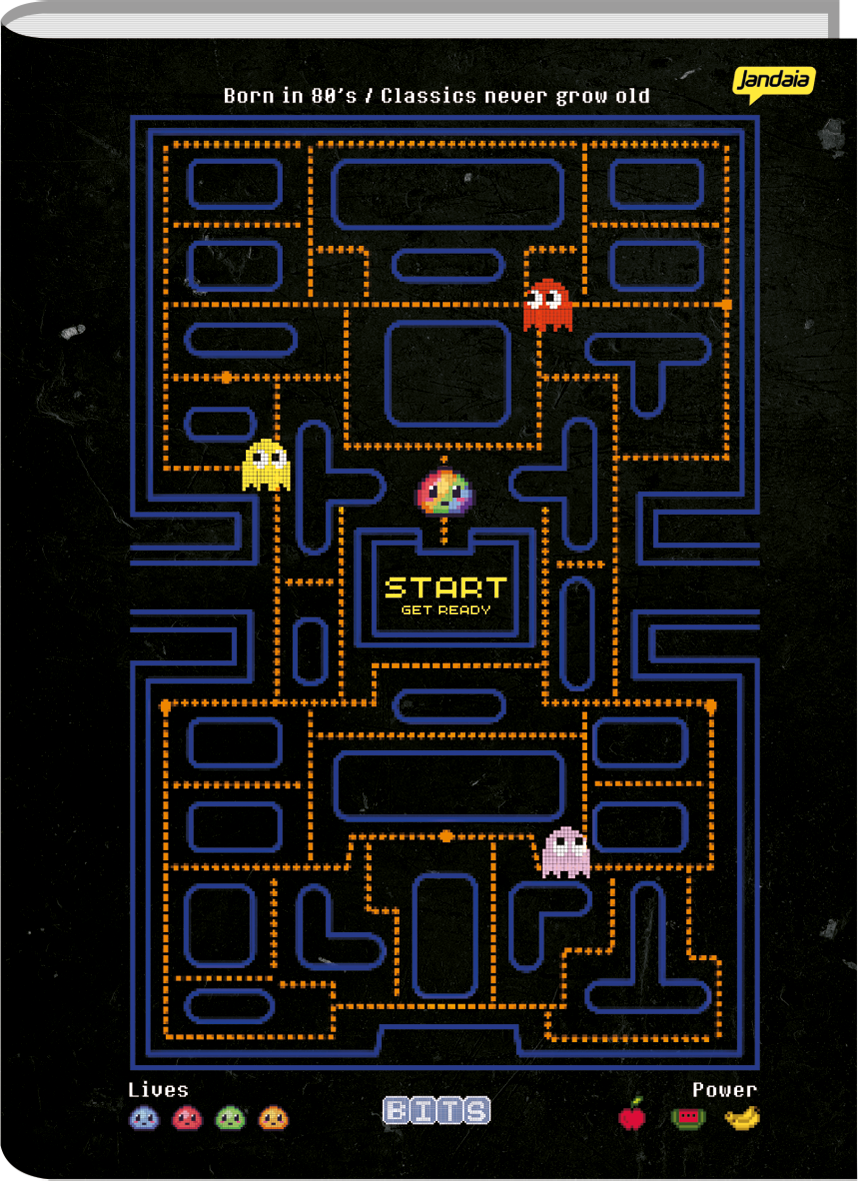Select the green life icon
The image size is (858, 1181).
pyautogui.click(x=231, y=1117)
